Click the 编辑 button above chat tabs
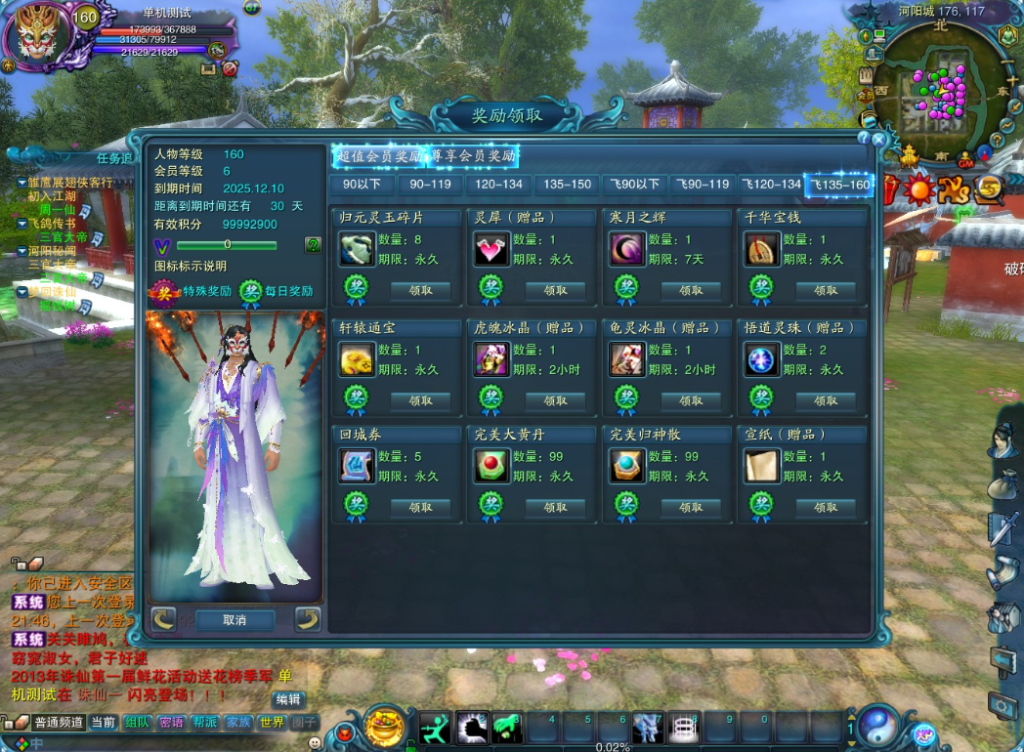This screenshot has width=1024, height=752. tap(288, 699)
